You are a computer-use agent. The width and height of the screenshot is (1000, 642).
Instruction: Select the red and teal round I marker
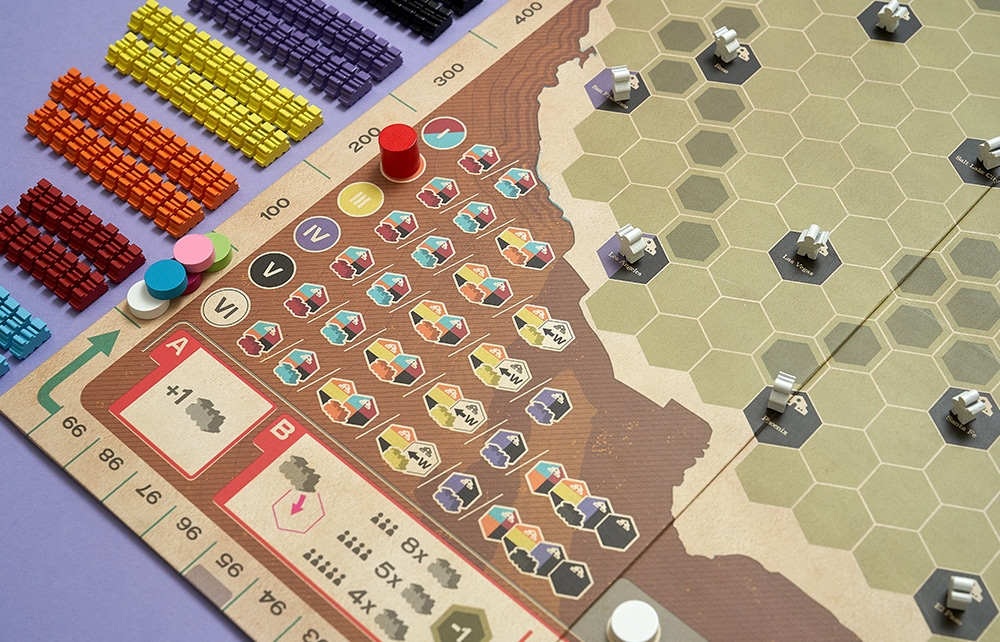coord(444,132)
